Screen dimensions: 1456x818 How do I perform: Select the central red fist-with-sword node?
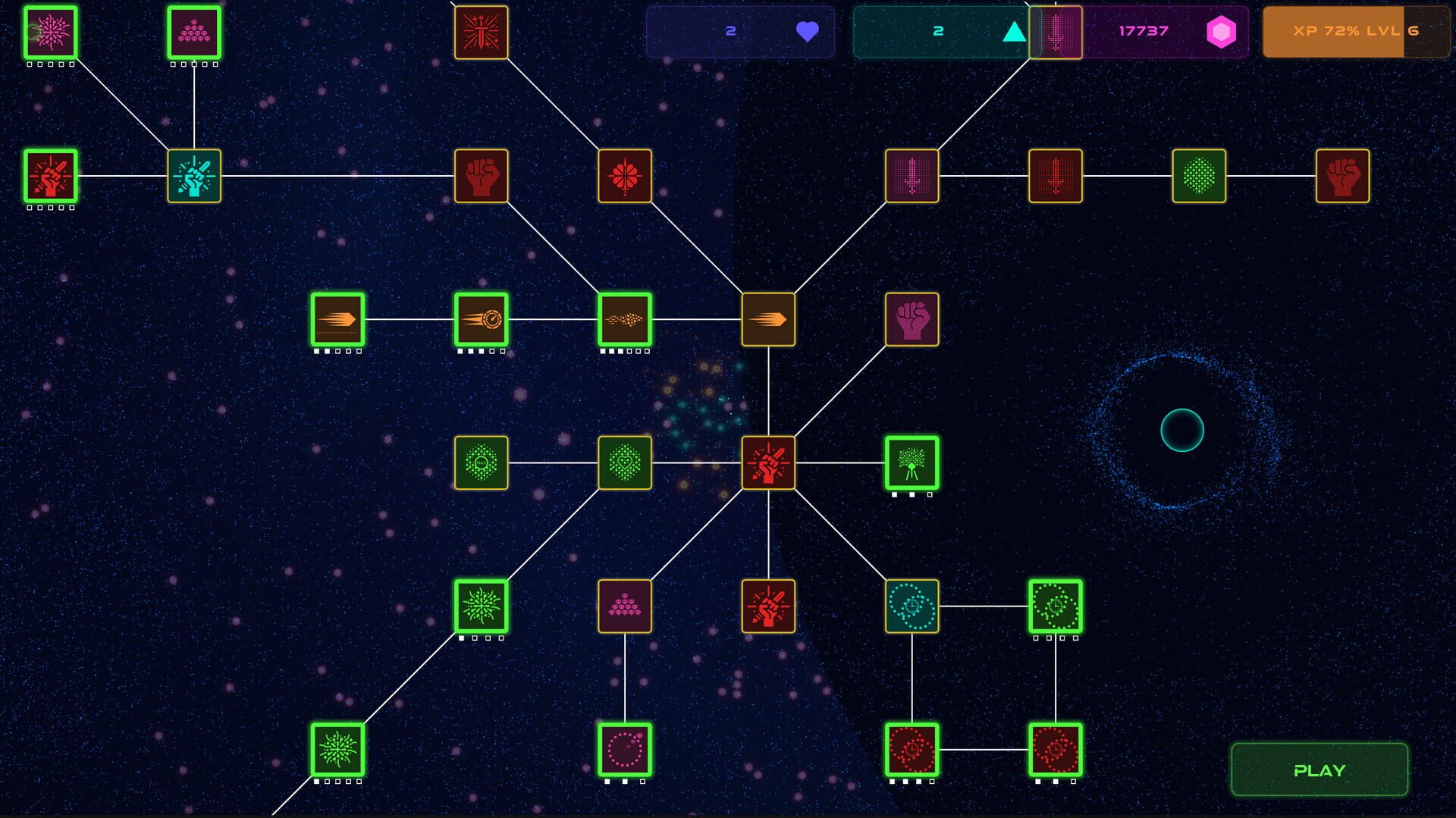point(768,463)
